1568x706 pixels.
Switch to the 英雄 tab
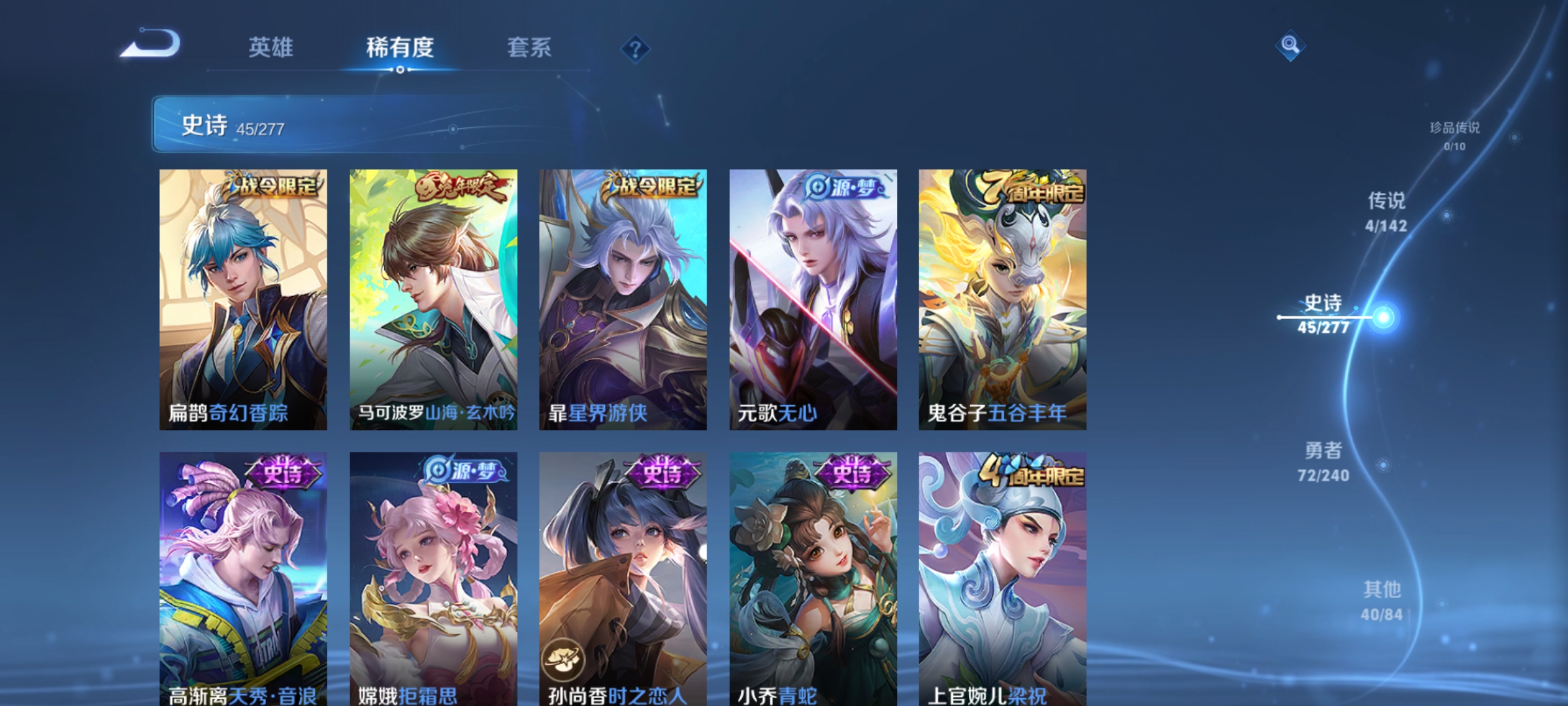point(270,47)
